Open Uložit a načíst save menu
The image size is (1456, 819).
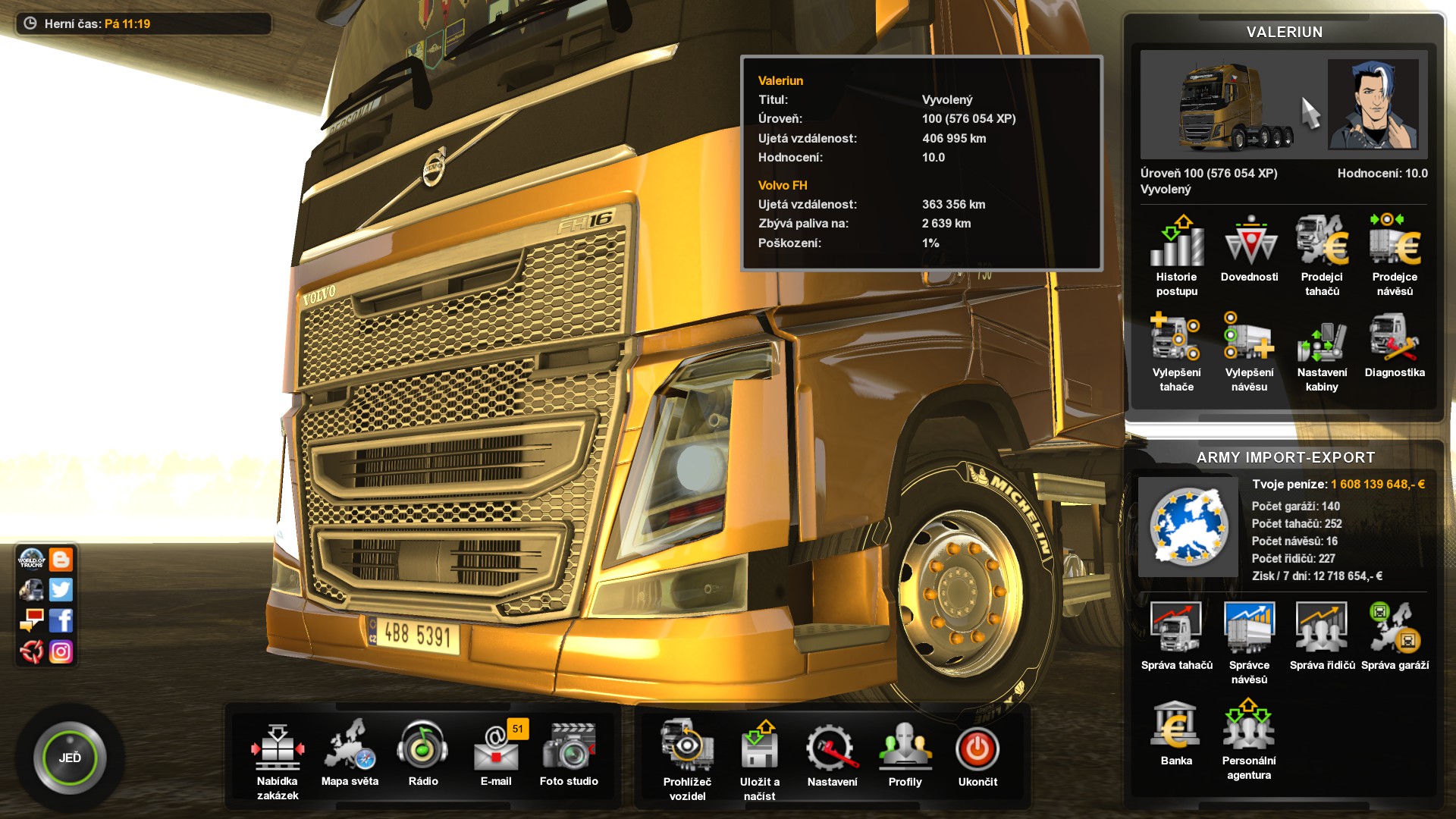click(x=761, y=747)
